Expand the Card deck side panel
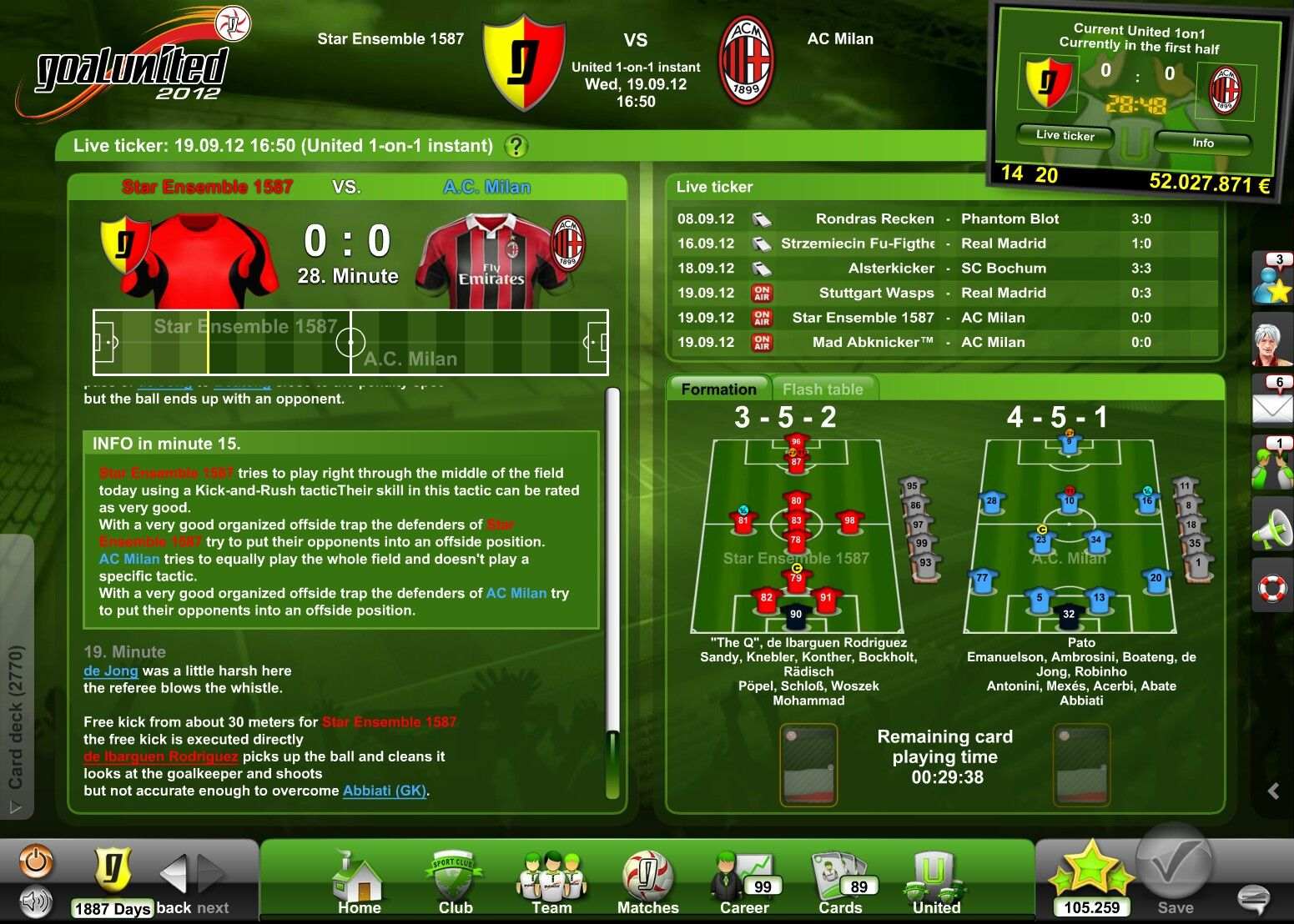The height and width of the screenshot is (924, 1294). (x=16, y=717)
